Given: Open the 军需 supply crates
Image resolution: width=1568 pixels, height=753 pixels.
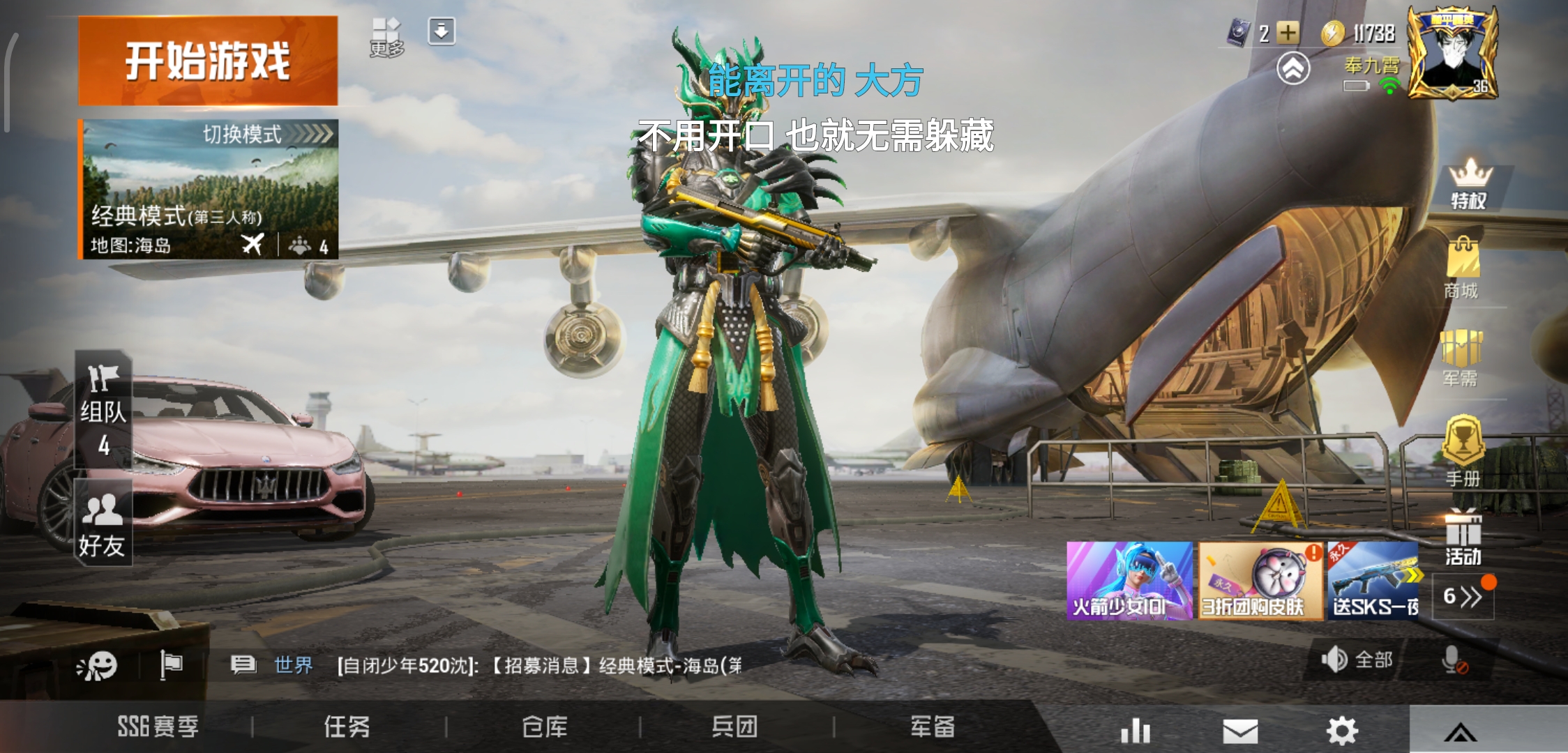Looking at the screenshot, I should click(1461, 358).
